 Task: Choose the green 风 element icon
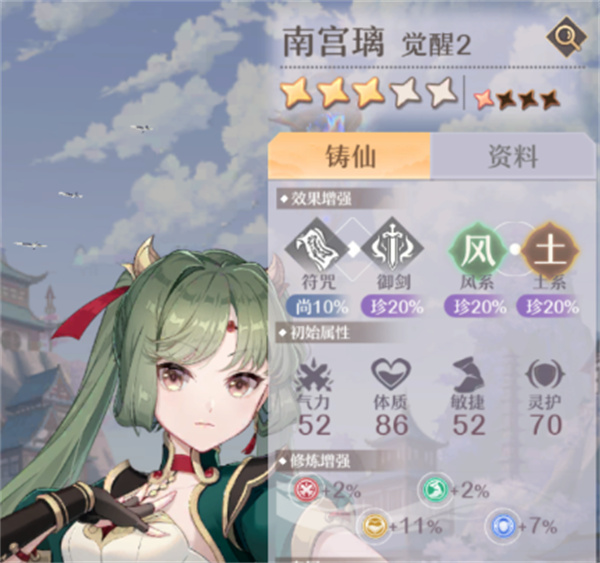pyautogui.click(x=476, y=247)
